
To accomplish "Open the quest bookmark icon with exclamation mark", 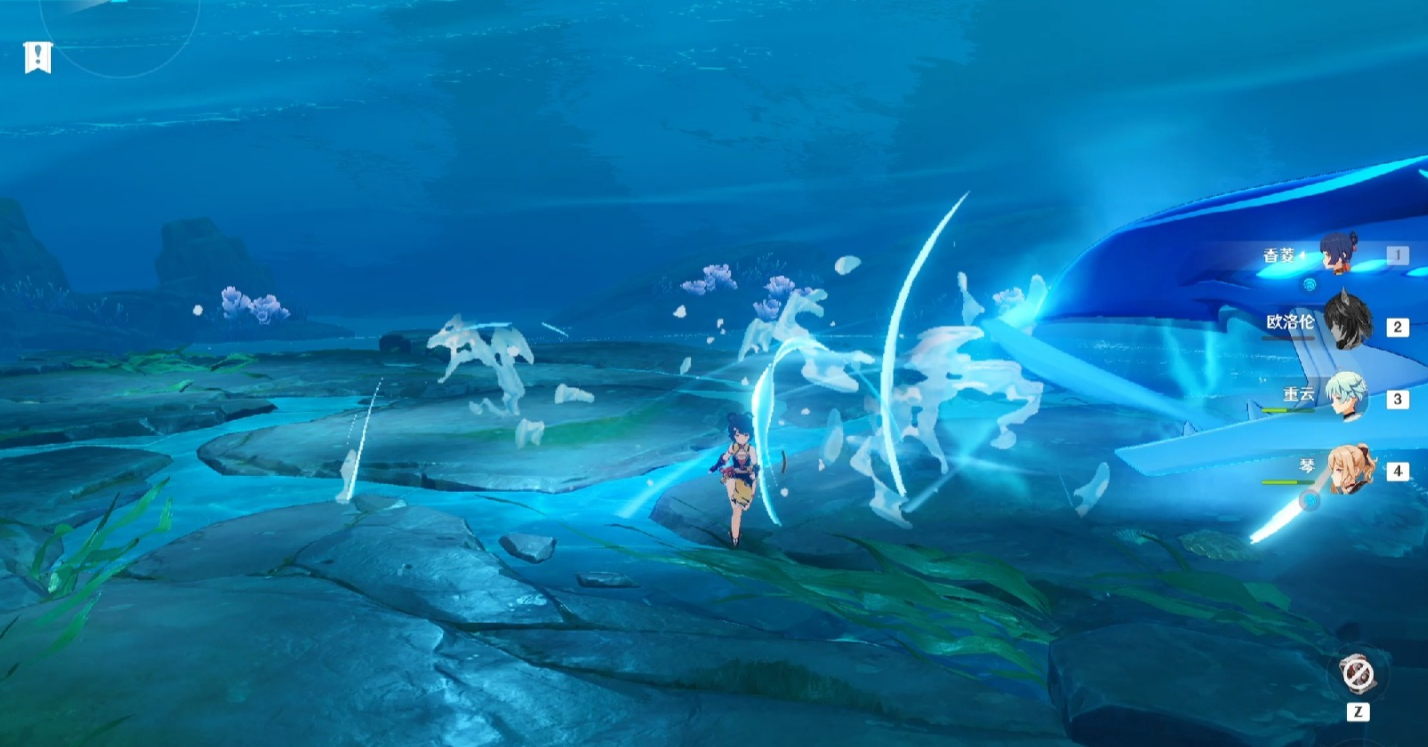I will tap(38, 57).
